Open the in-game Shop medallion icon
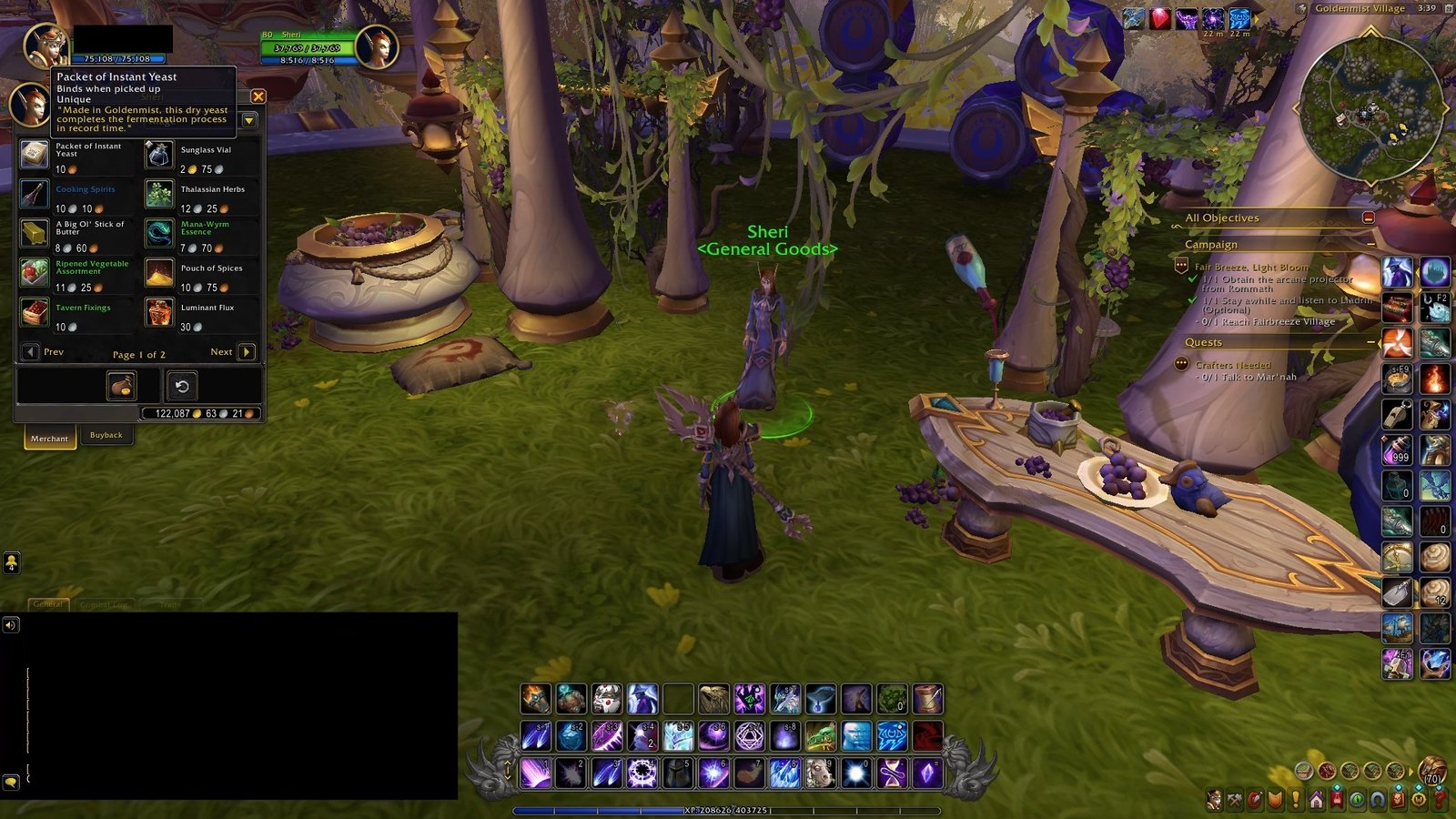1456x819 pixels. (x=1418, y=800)
